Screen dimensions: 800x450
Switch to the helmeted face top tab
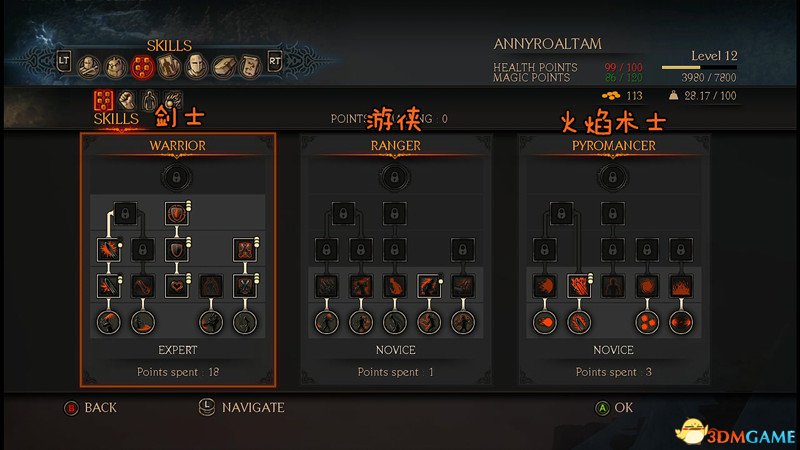195,67
